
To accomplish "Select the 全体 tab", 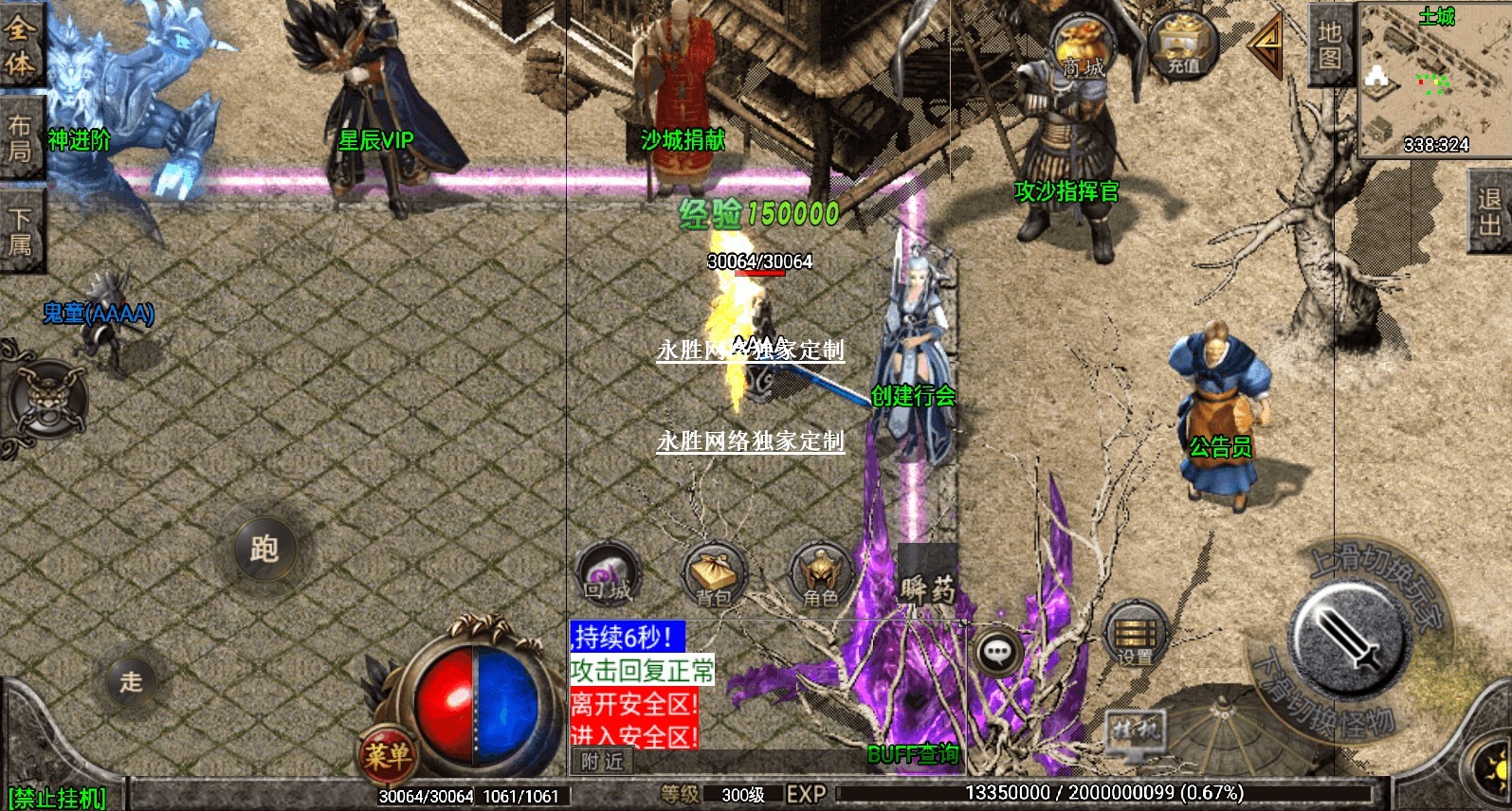I will pyautogui.click(x=20, y=45).
